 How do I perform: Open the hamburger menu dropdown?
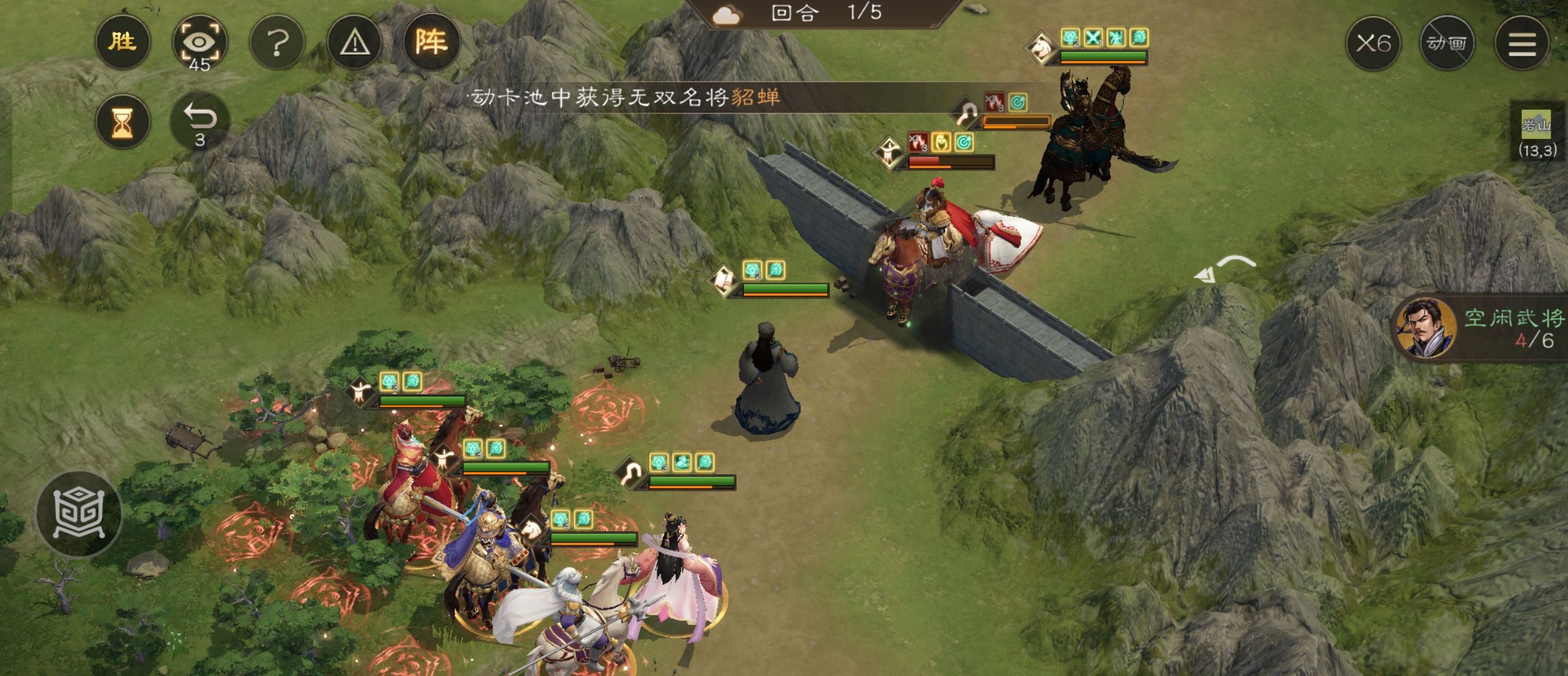(x=1522, y=42)
